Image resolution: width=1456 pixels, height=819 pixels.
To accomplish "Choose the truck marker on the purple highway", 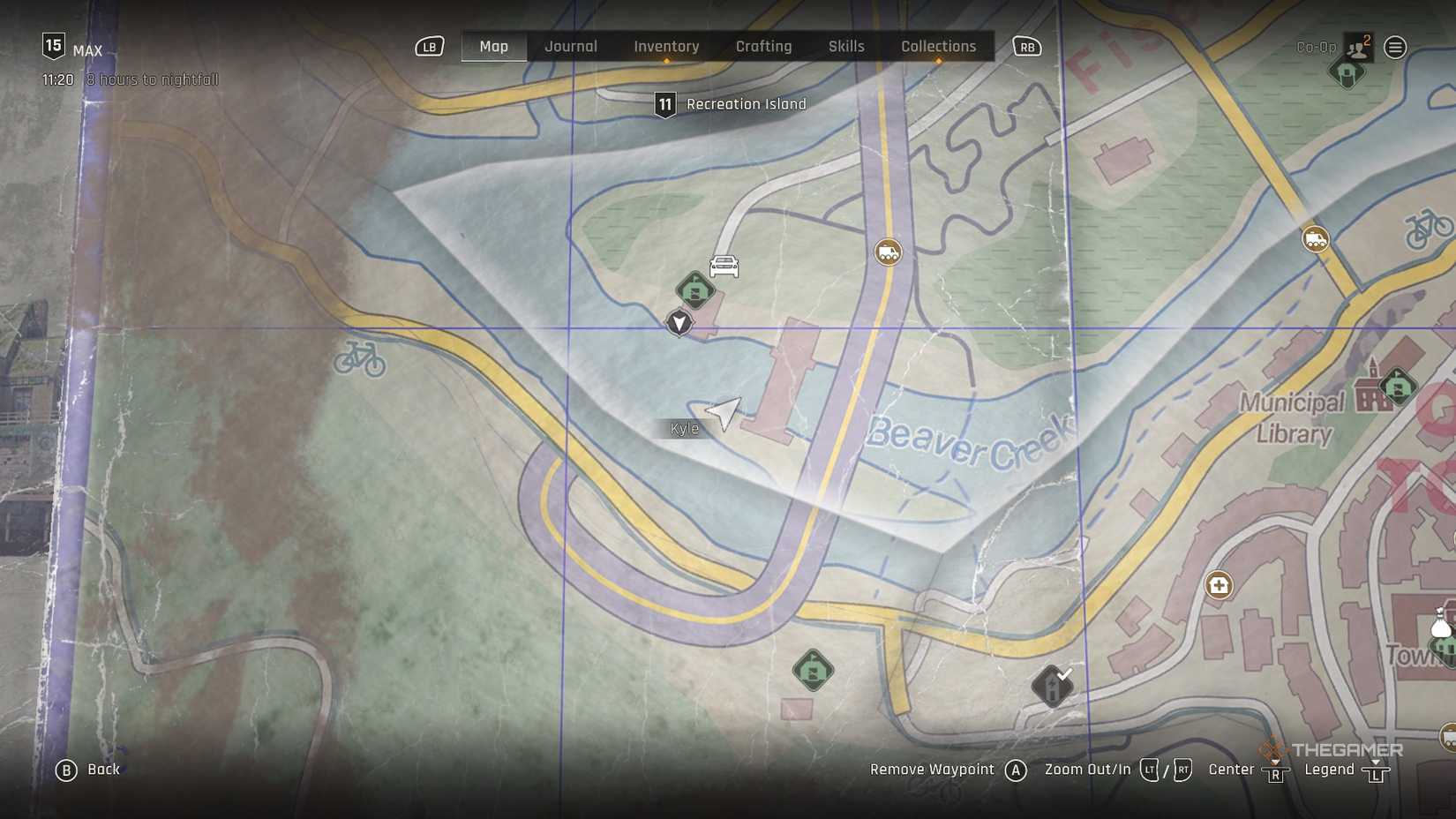I will click(888, 252).
